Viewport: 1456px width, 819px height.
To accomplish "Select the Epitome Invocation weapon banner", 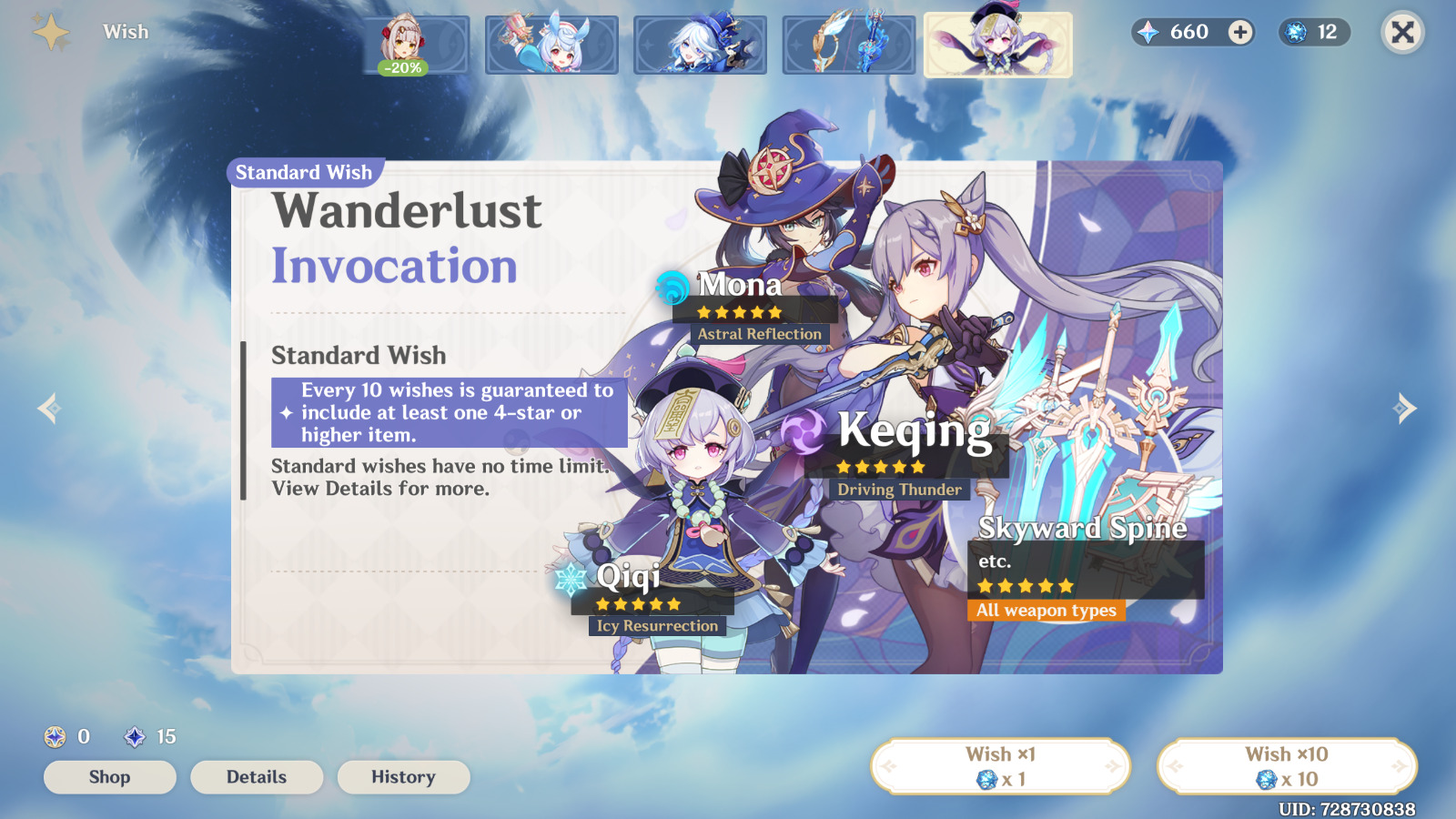I will (848, 43).
